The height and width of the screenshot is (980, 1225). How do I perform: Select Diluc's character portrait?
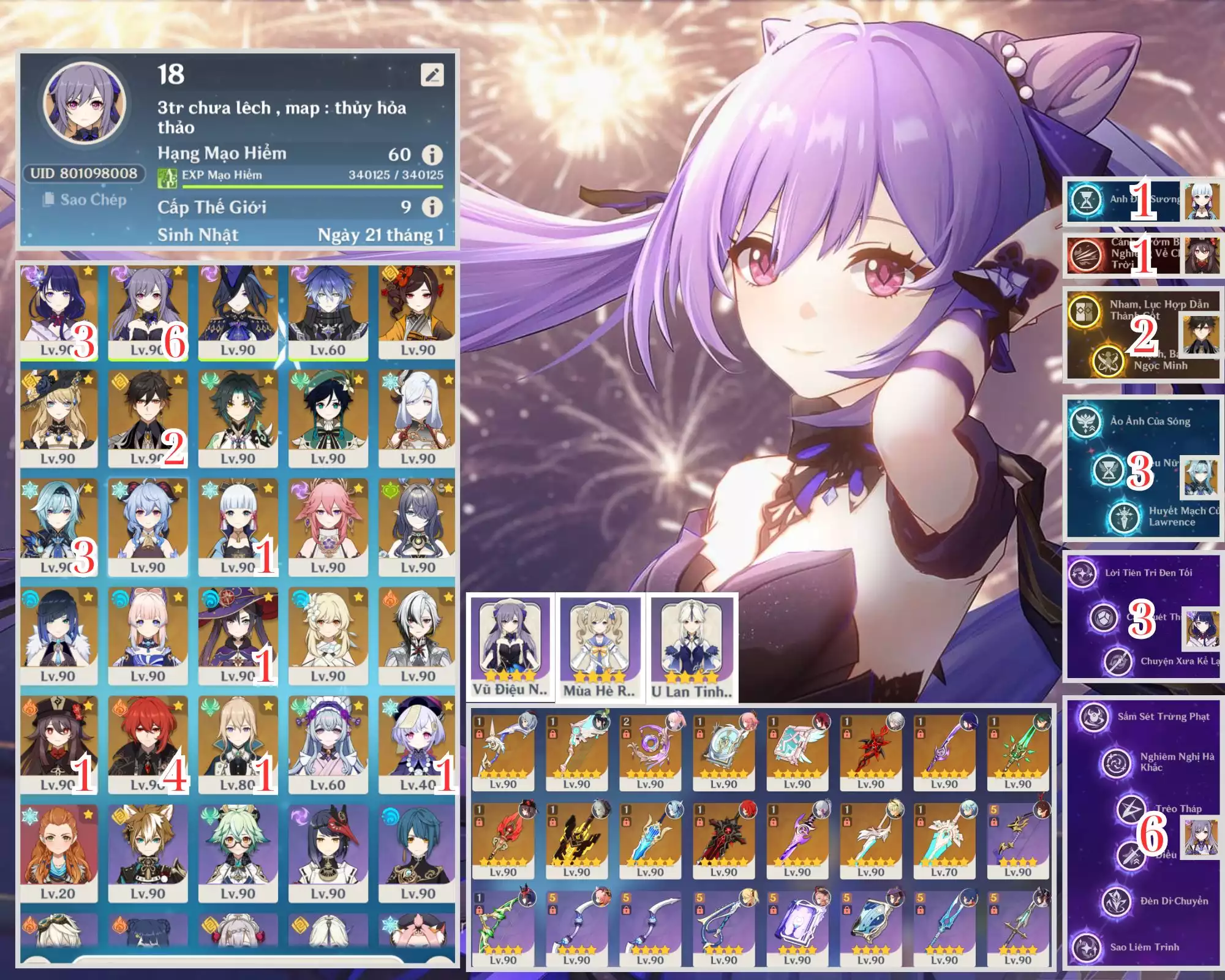[x=148, y=743]
